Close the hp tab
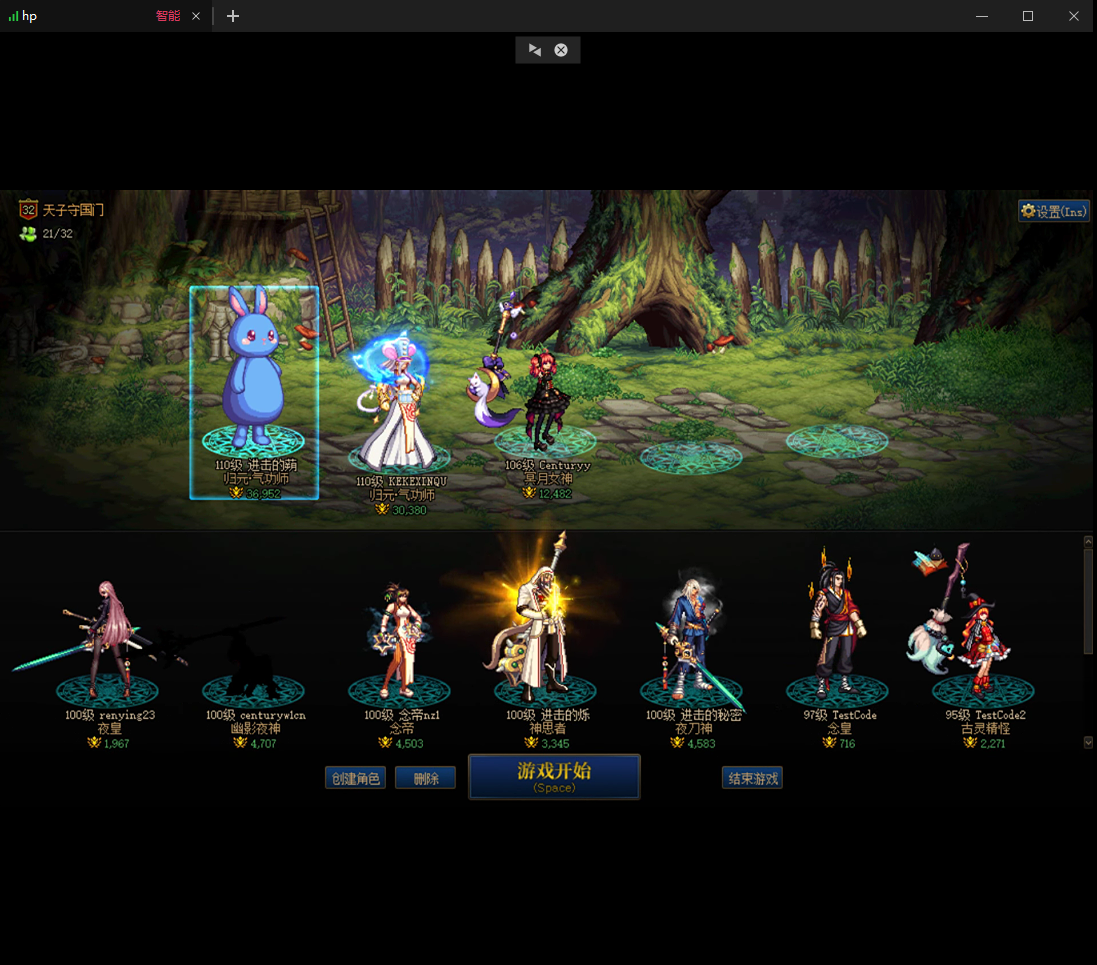Viewport: 1097px width, 965px height. coord(196,16)
